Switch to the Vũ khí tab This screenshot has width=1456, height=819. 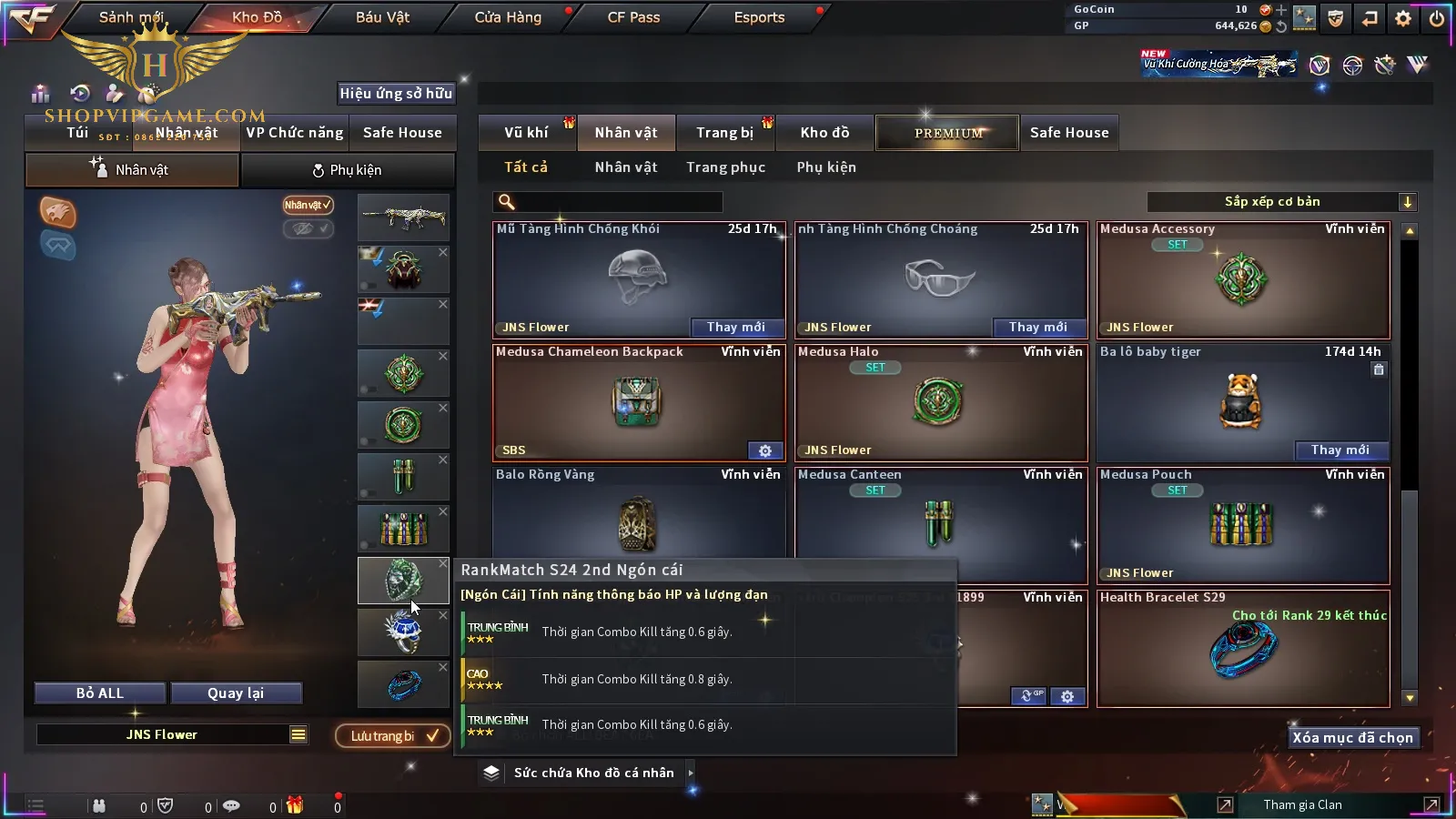526,133
